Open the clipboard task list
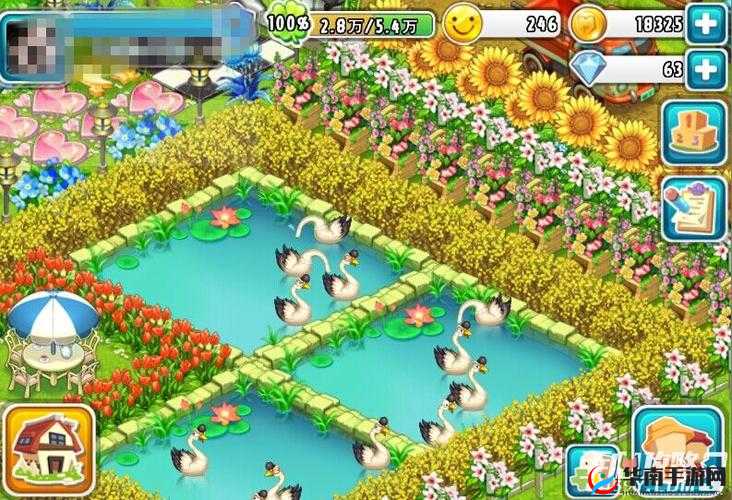732x500 pixels. coord(692,208)
